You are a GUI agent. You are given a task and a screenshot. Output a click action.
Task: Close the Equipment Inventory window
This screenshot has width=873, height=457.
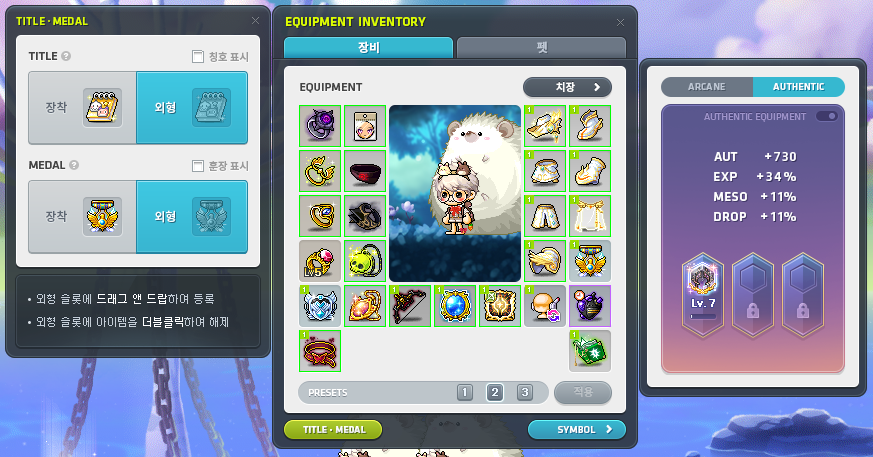point(620,21)
